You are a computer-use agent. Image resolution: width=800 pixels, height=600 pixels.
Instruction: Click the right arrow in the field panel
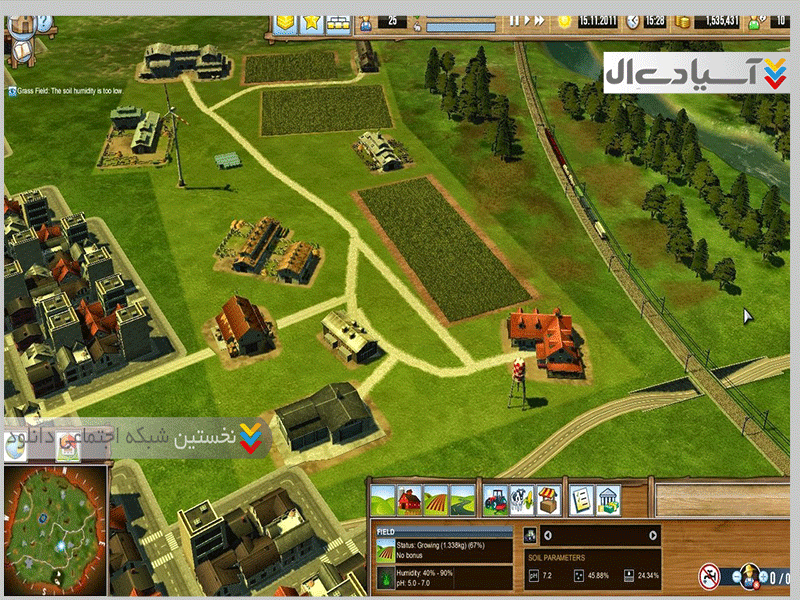pos(653,535)
